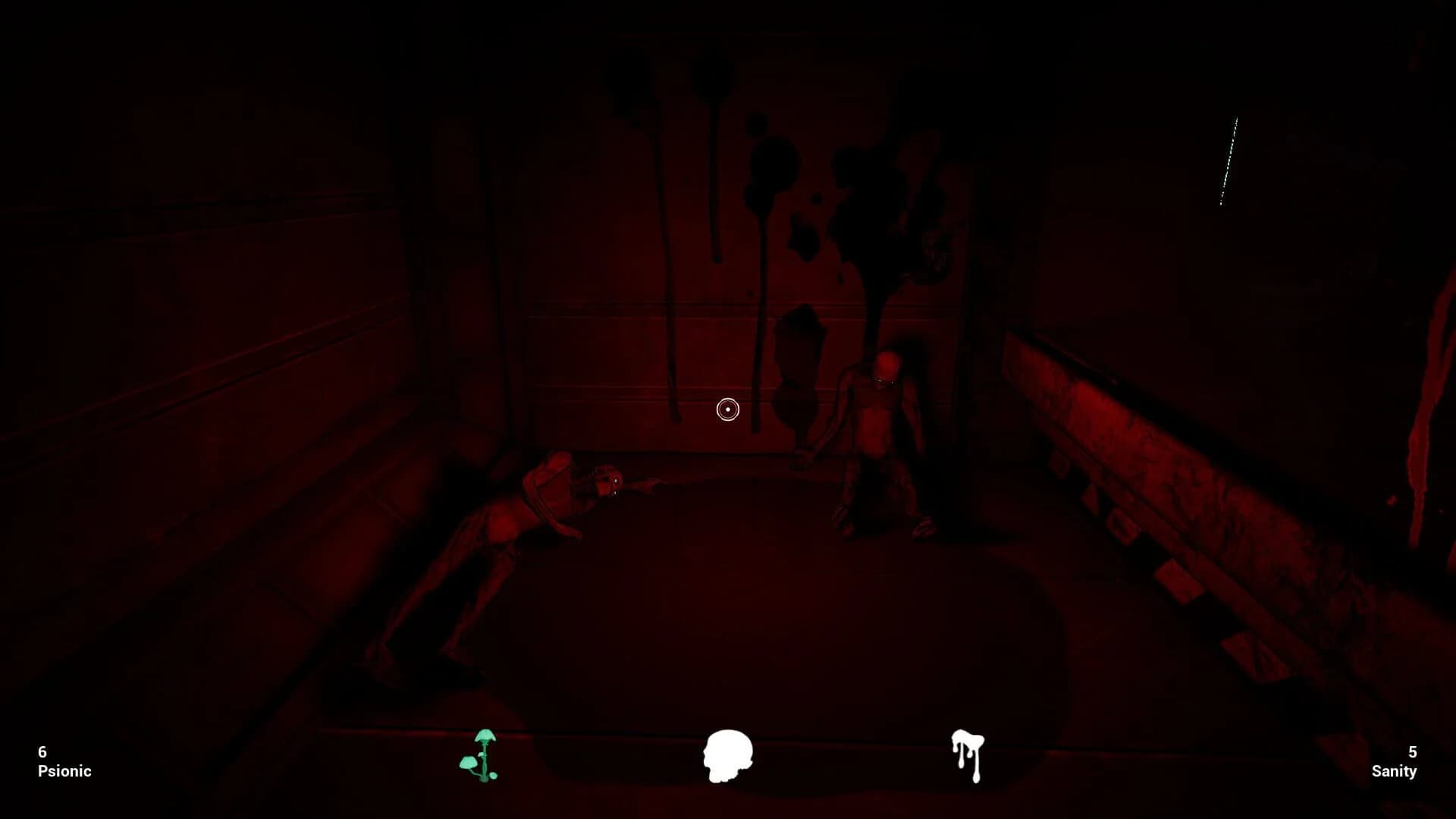Click the number 6 above Psionic

coord(42,752)
